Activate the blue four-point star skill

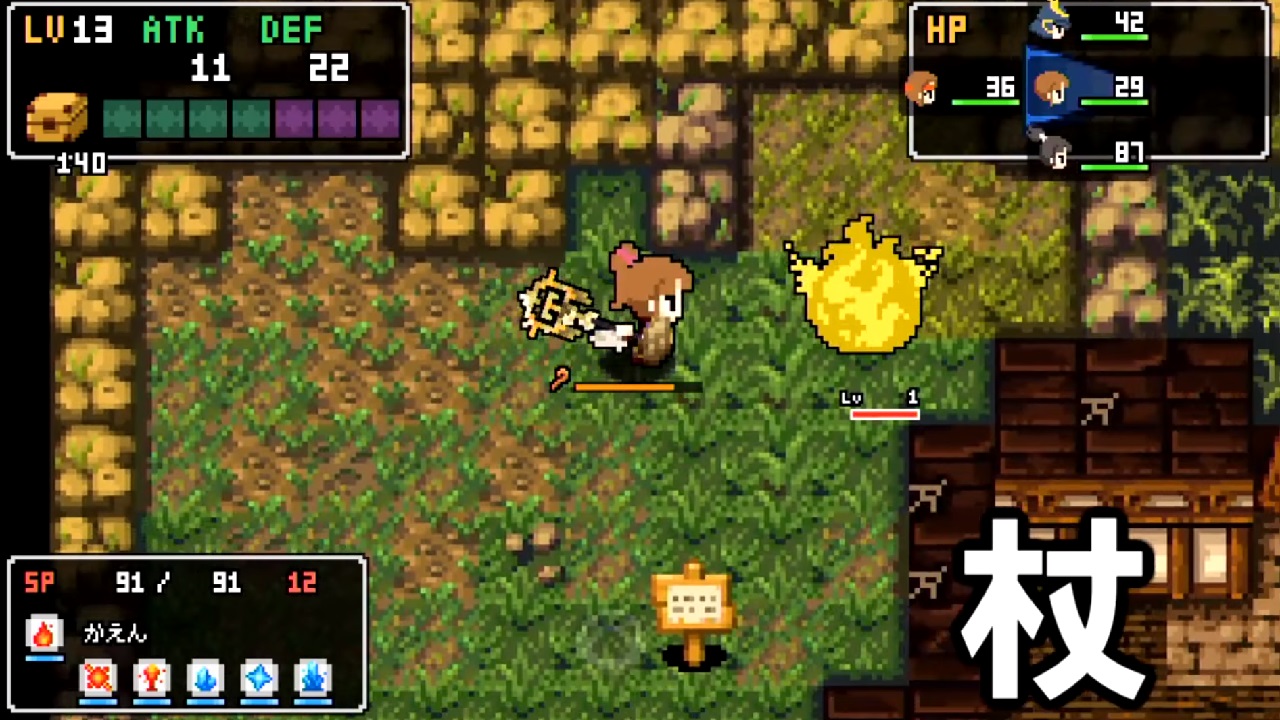(x=259, y=679)
